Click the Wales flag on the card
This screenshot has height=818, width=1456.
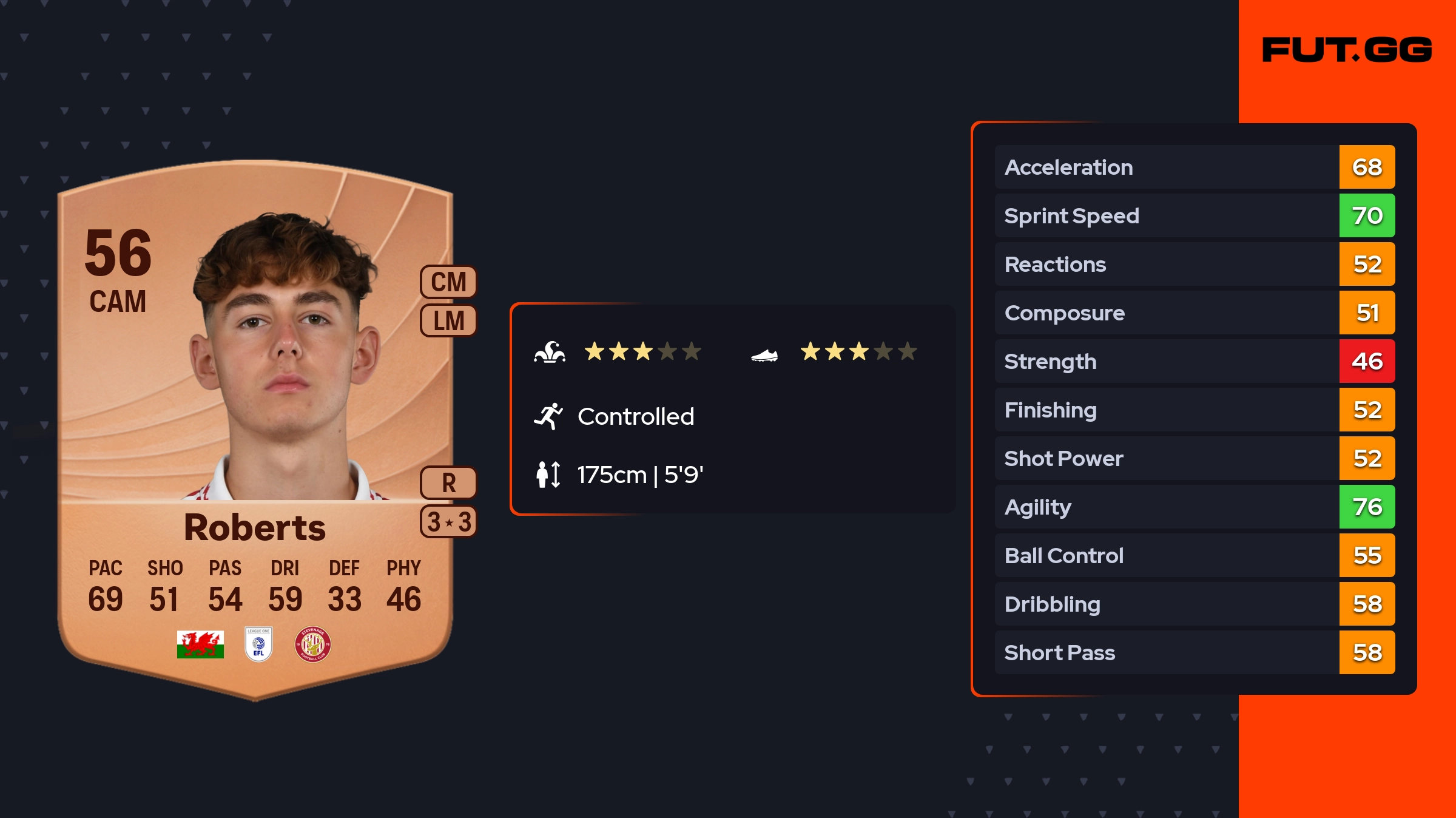tap(200, 644)
